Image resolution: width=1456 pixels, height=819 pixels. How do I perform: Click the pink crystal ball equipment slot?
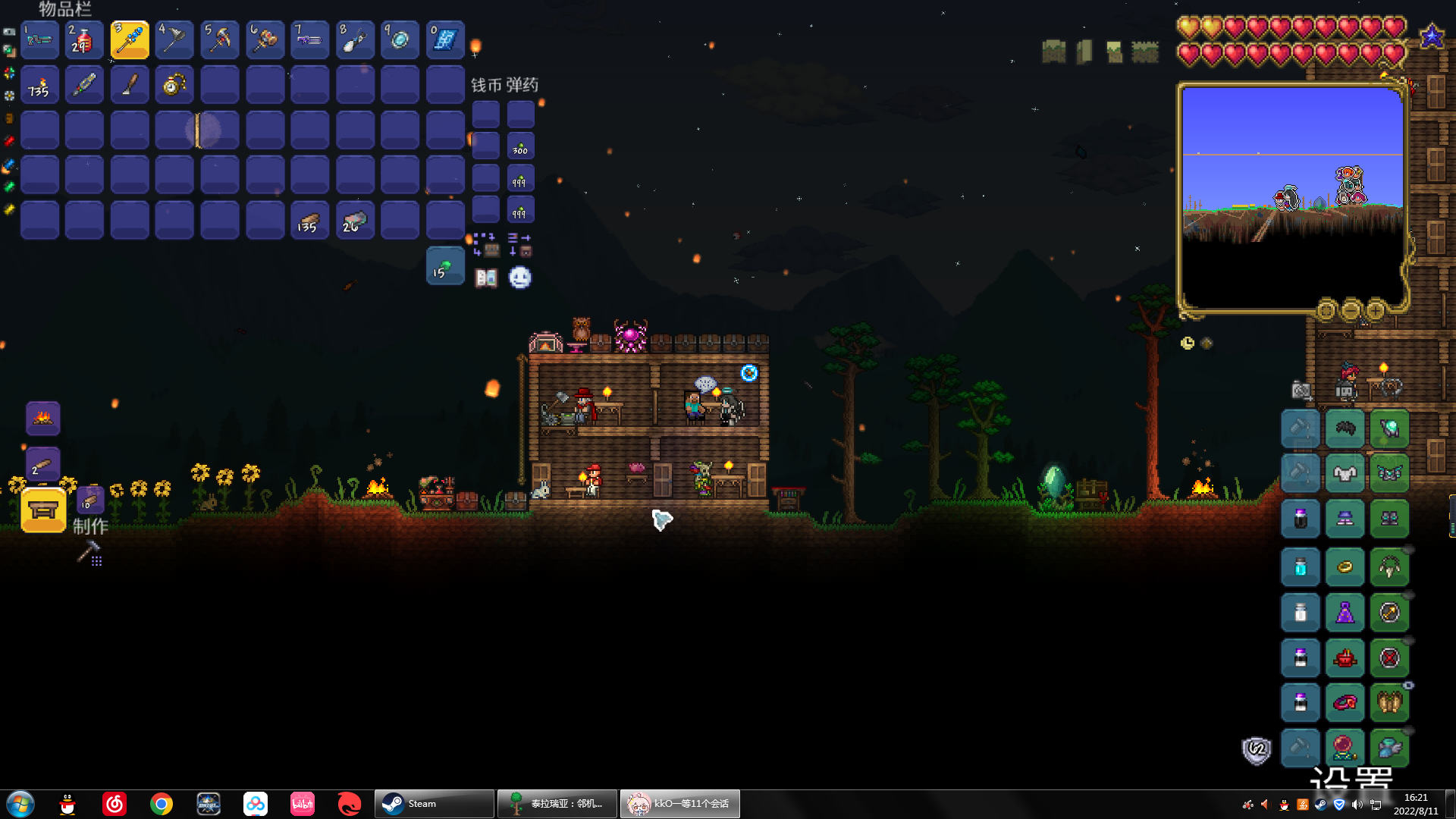pos(1345,748)
